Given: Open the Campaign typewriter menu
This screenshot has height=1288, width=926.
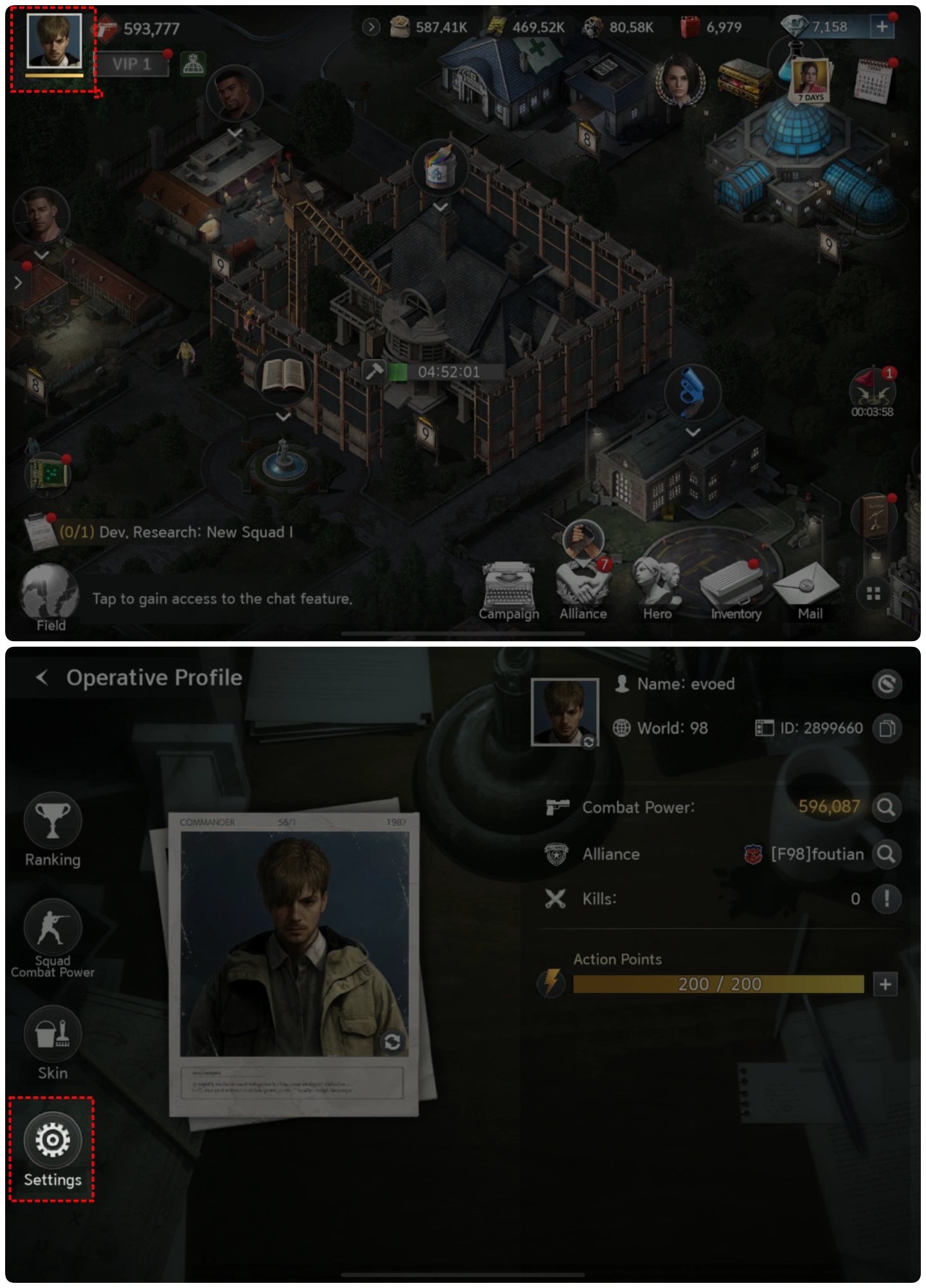Looking at the screenshot, I should pyautogui.click(x=509, y=590).
